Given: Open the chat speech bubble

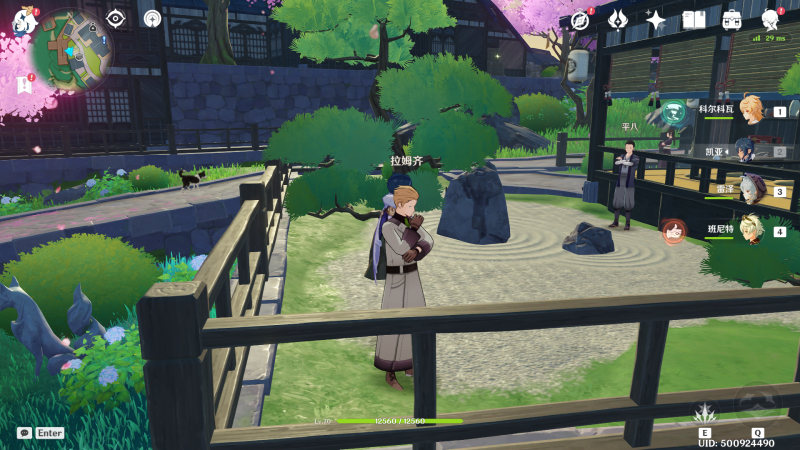Looking at the screenshot, I should pyautogui.click(x=24, y=433).
